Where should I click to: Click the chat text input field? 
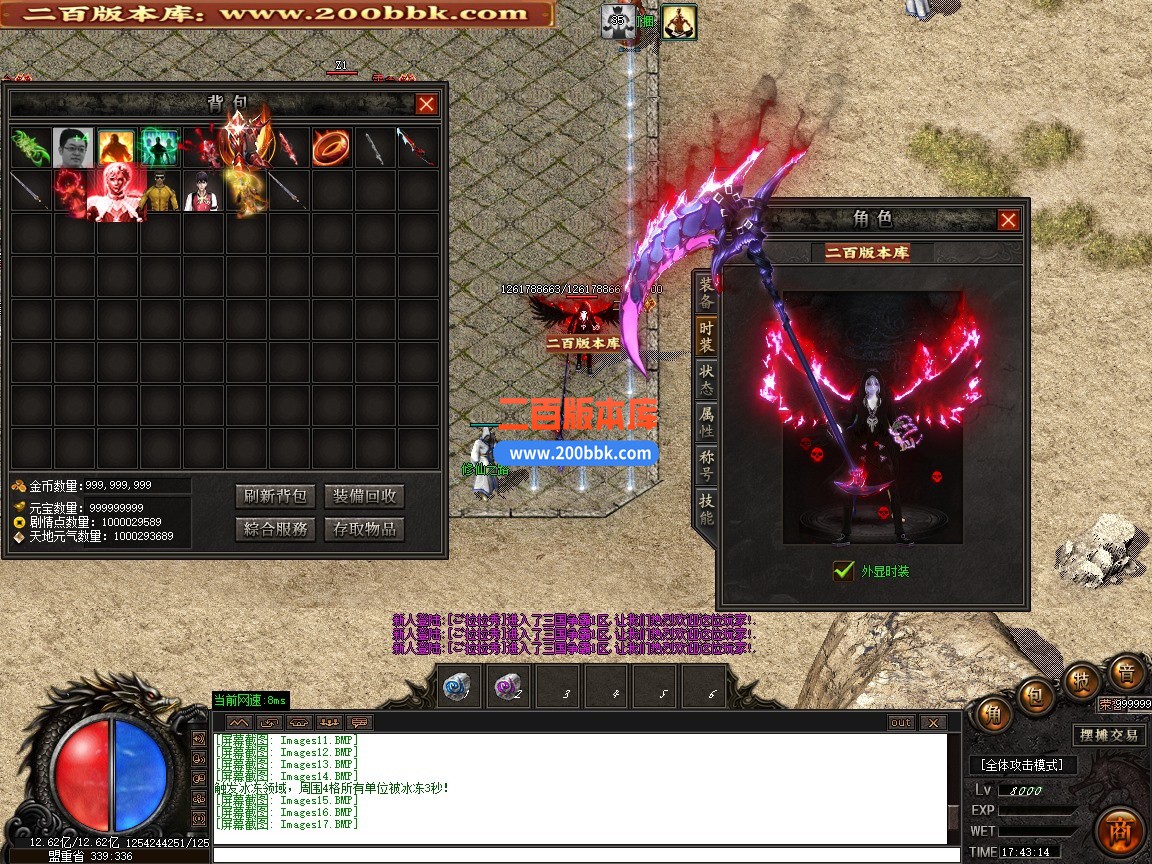click(580, 855)
